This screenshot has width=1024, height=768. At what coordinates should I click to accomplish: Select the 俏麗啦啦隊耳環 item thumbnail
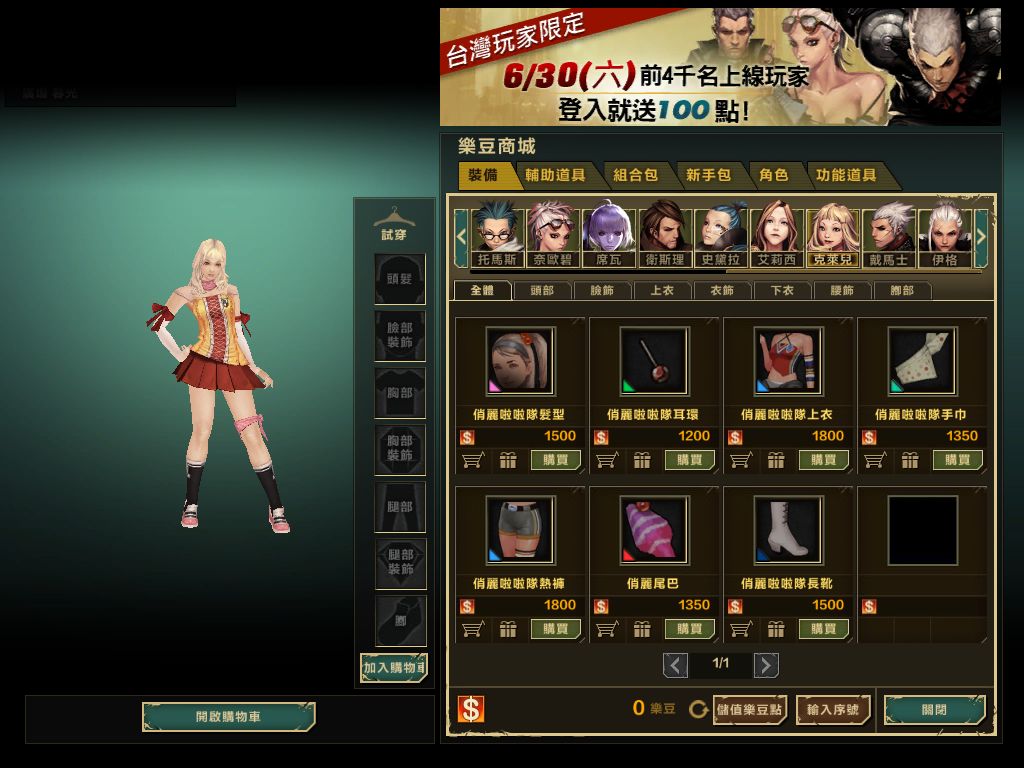[x=653, y=362]
